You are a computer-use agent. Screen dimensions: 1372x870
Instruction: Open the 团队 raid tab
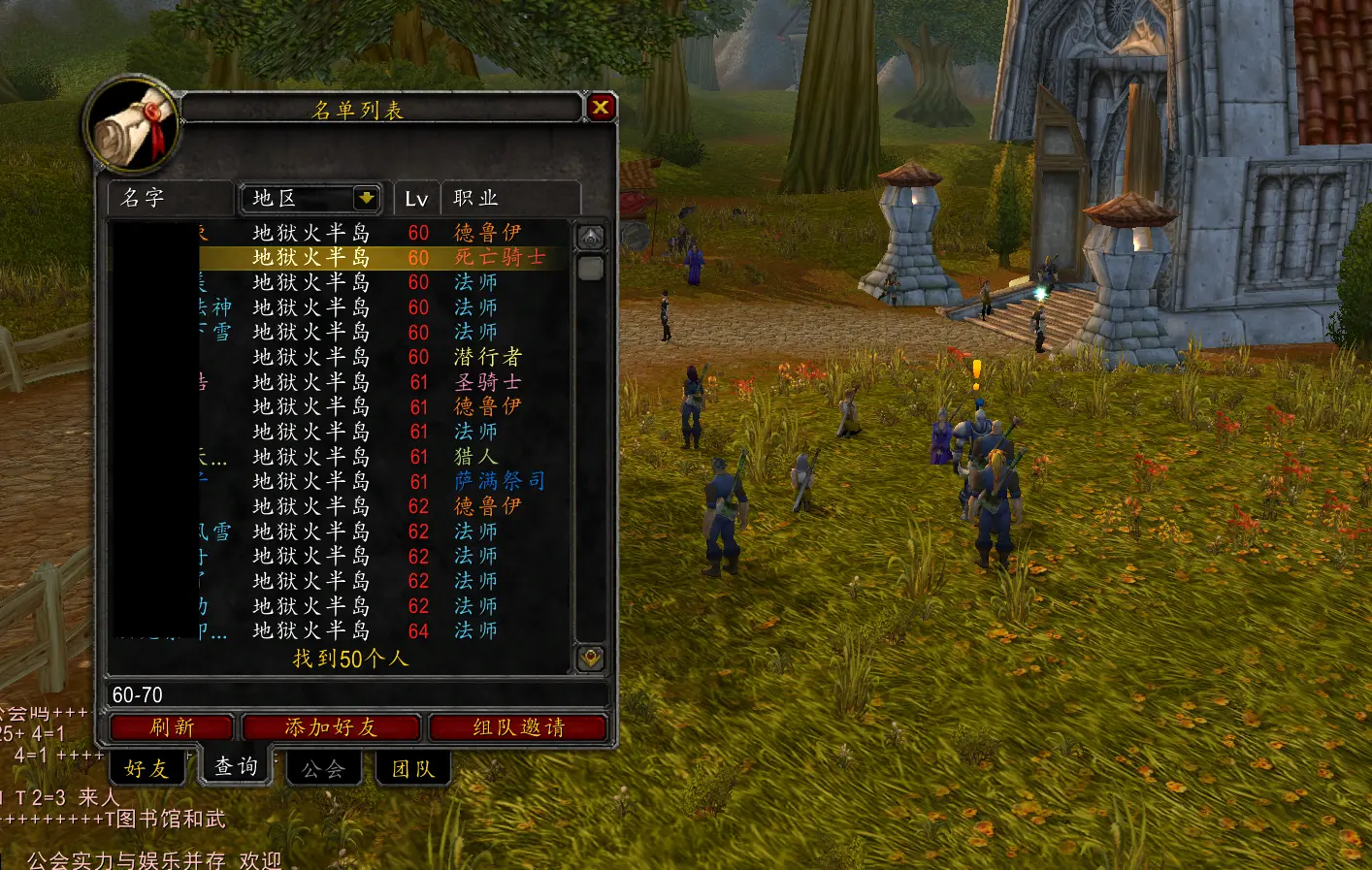coord(412,769)
